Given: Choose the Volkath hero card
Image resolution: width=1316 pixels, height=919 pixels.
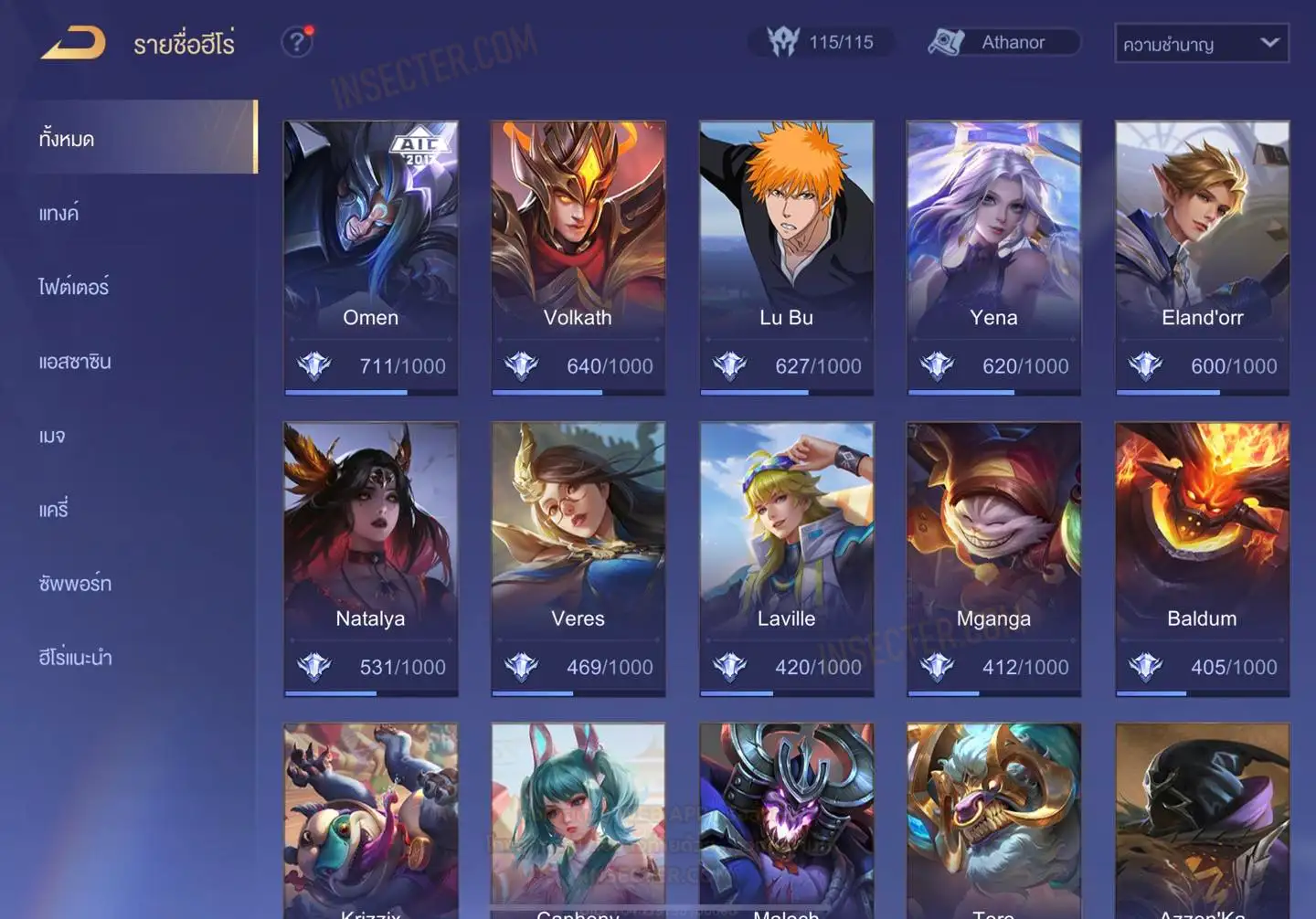Looking at the screenshot, I should coord(578,258).
